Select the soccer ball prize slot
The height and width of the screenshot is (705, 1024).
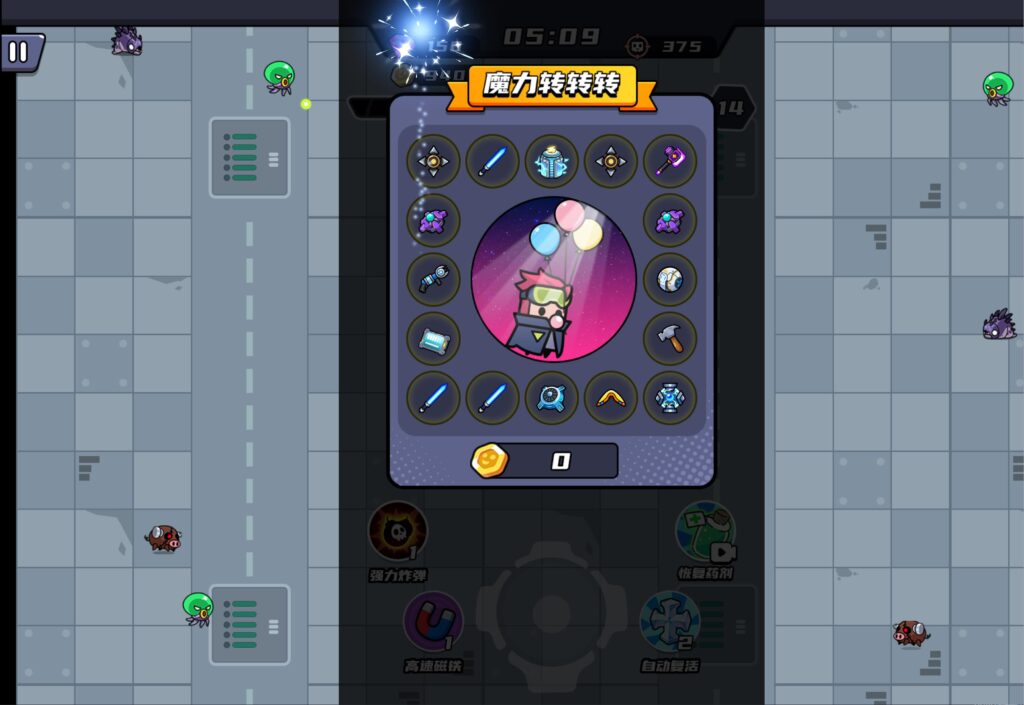click(670, 280)
